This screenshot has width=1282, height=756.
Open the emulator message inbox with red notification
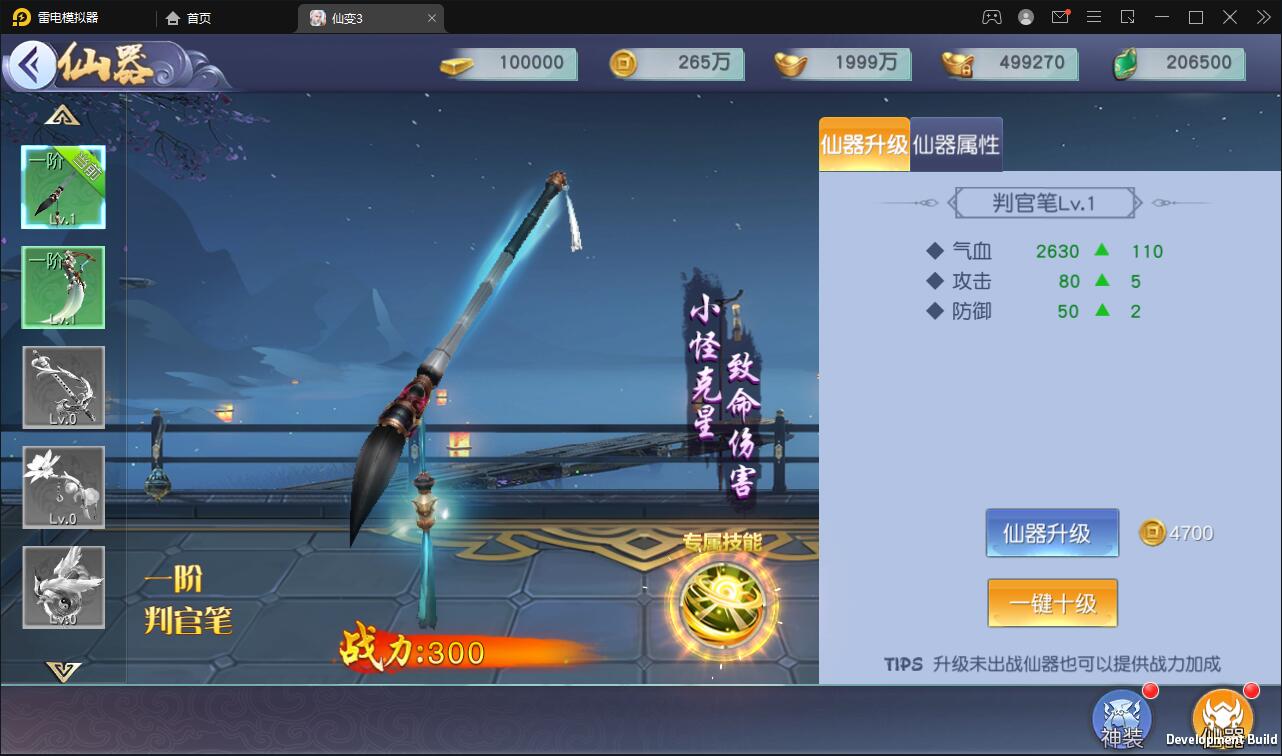1060,17
